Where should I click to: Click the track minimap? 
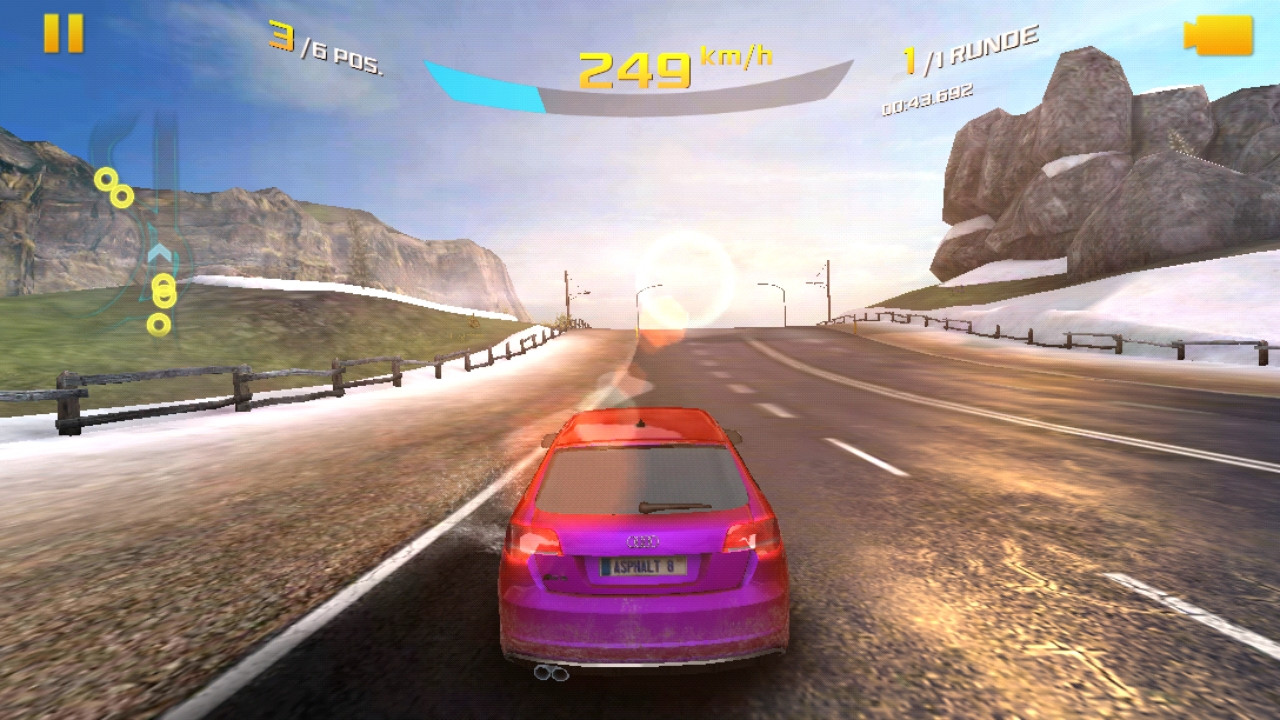click(x=140, y=230)
